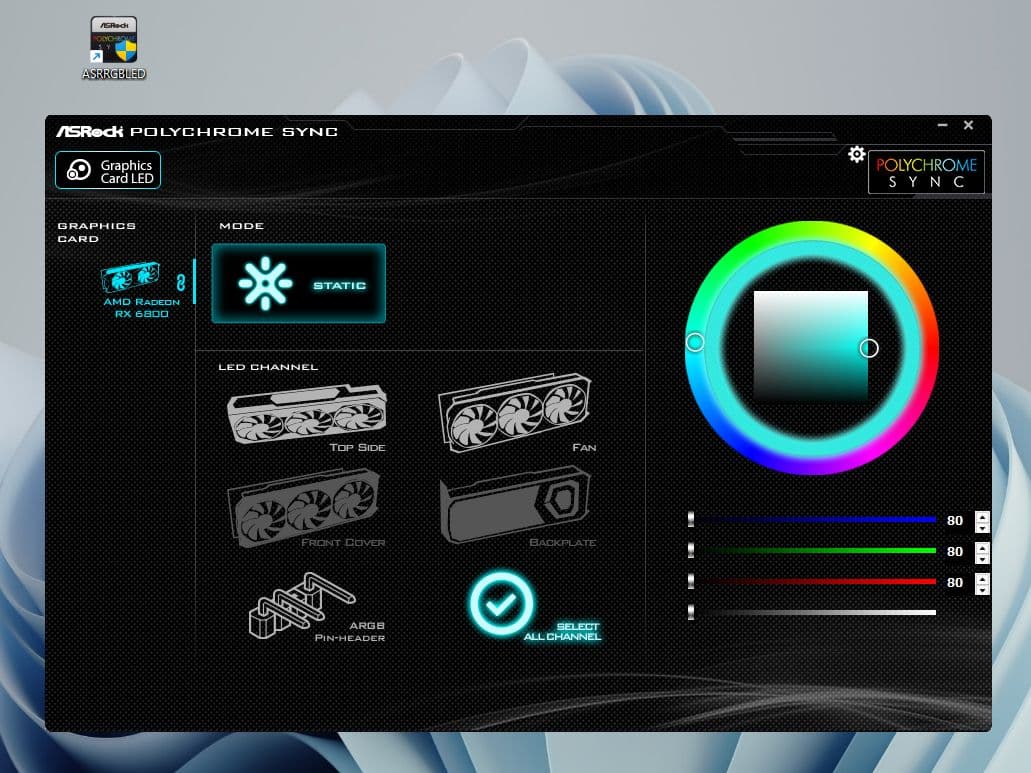Minimize the Polychrome Sync window
Image resolution: width=1031 pixels, height=773 pixels.
point(942,125)
